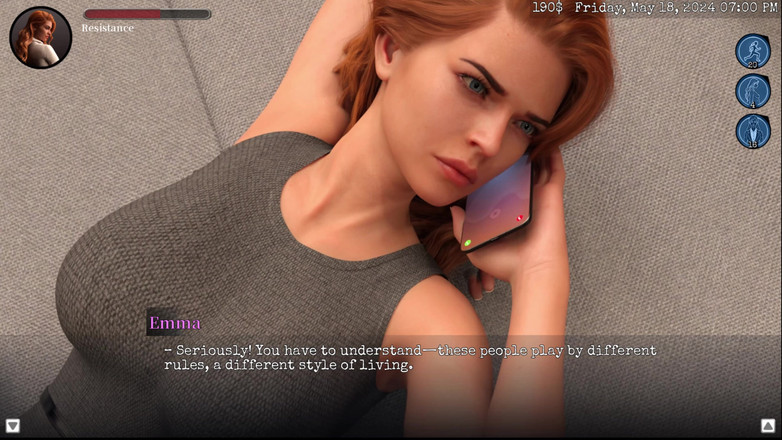Select the jacket figure stat icon
Image resolution: width=782 pixels, height=440 pixels.
coord(752,131)
